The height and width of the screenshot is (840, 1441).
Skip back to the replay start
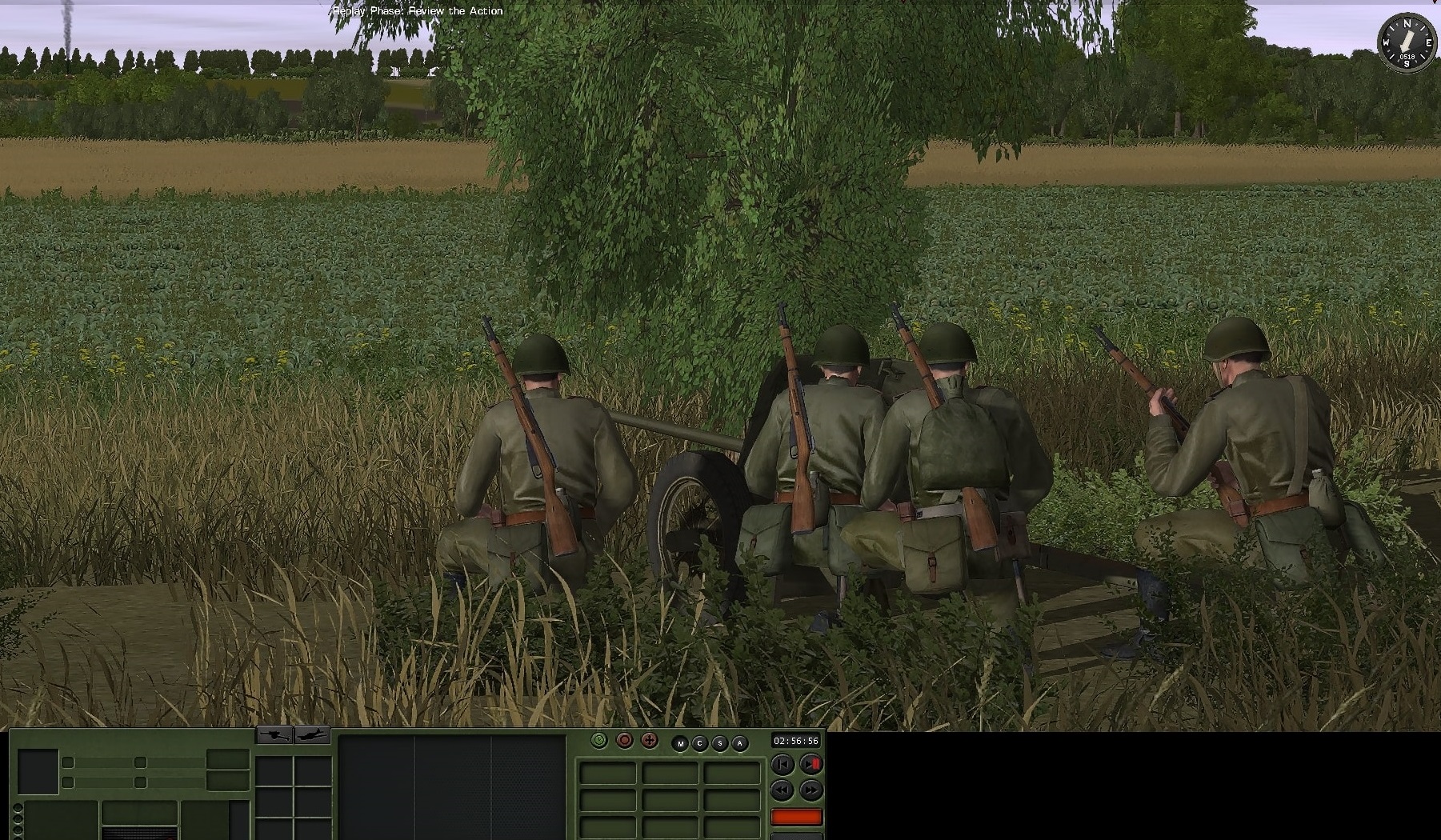(x=783, y=765)
